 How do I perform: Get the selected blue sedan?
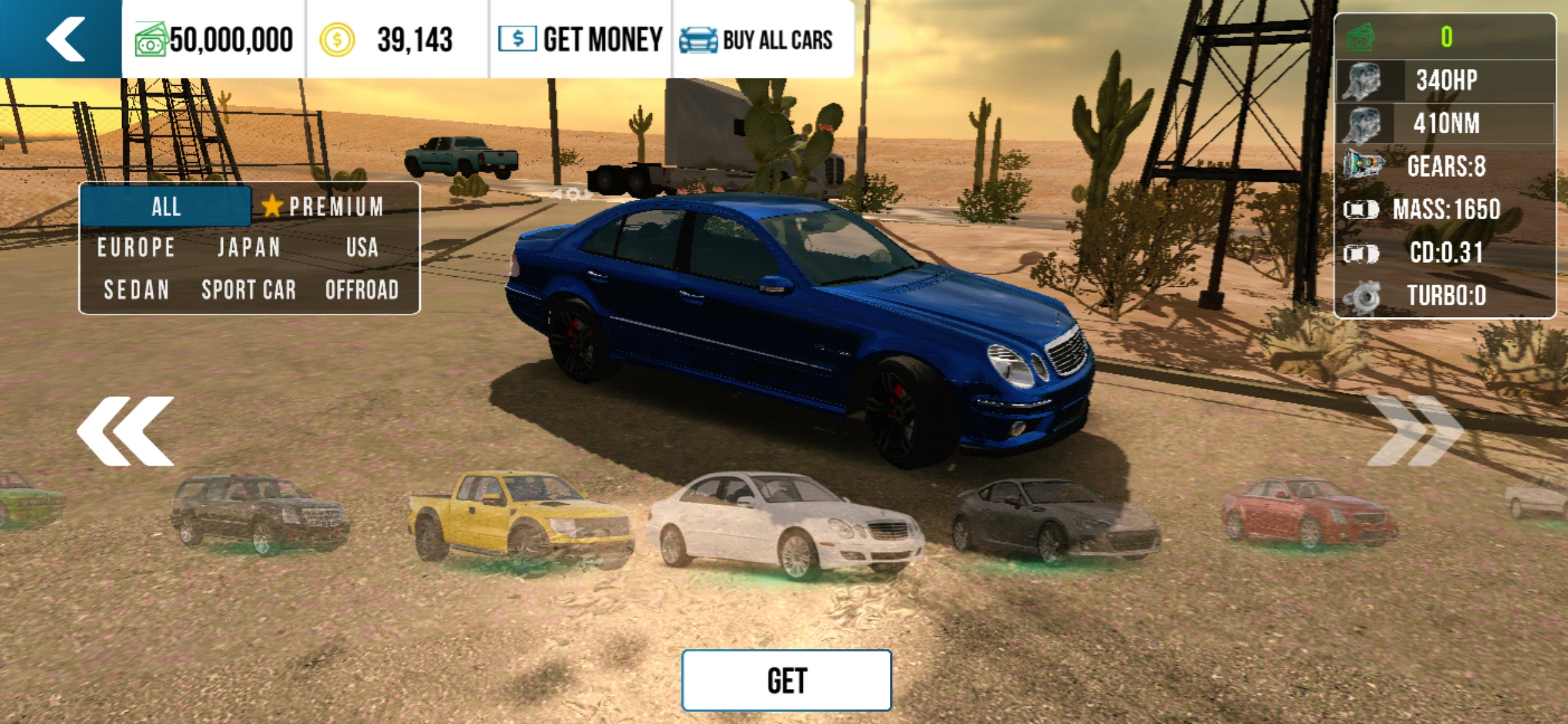[x=786, y=680]
